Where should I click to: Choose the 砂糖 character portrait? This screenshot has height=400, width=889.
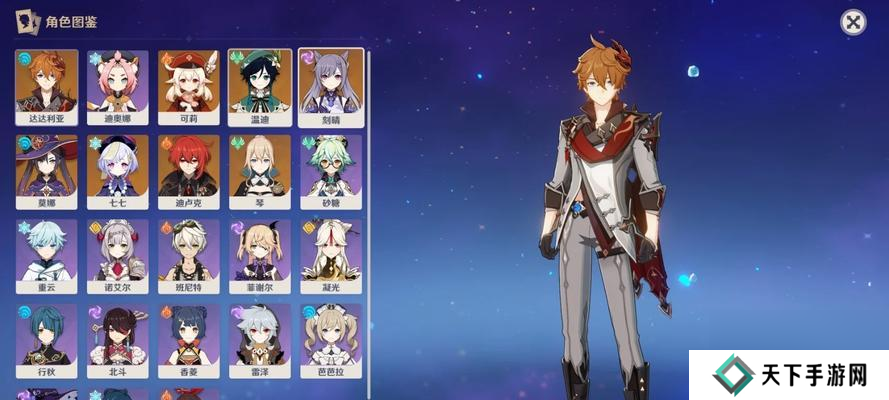coord(331,172)
